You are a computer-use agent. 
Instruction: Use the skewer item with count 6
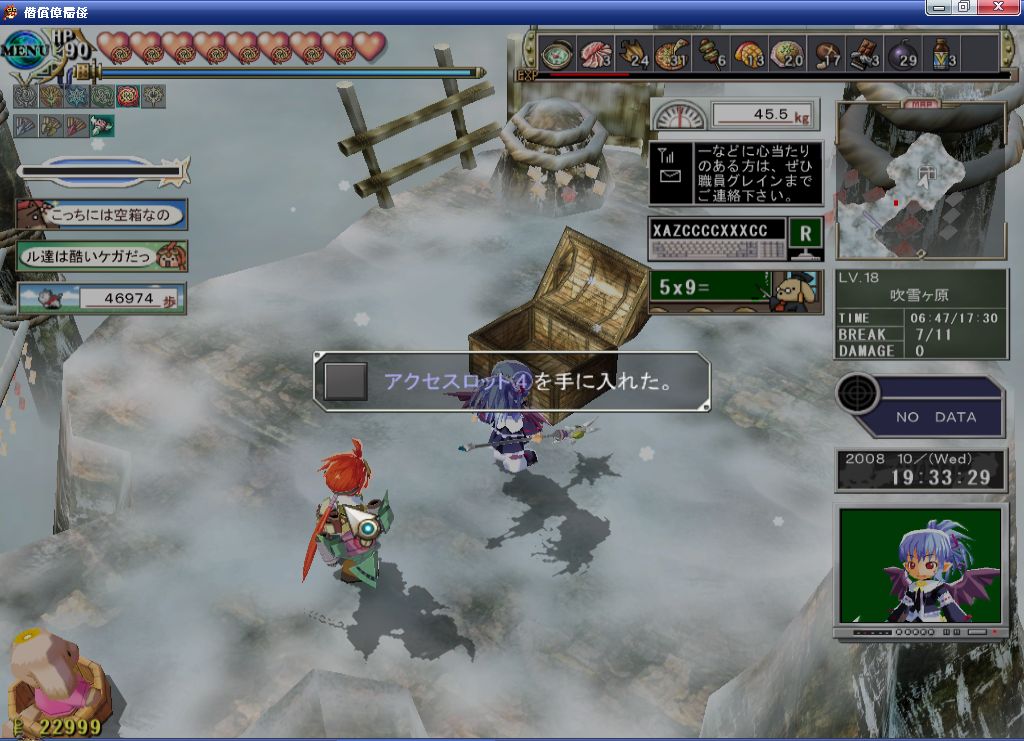point(711,54)
